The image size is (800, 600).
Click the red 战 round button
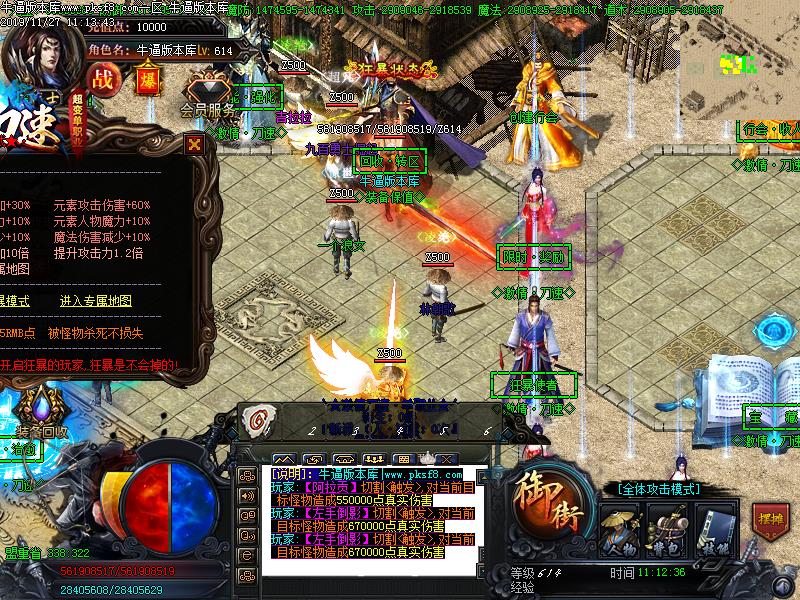point(102,80)
